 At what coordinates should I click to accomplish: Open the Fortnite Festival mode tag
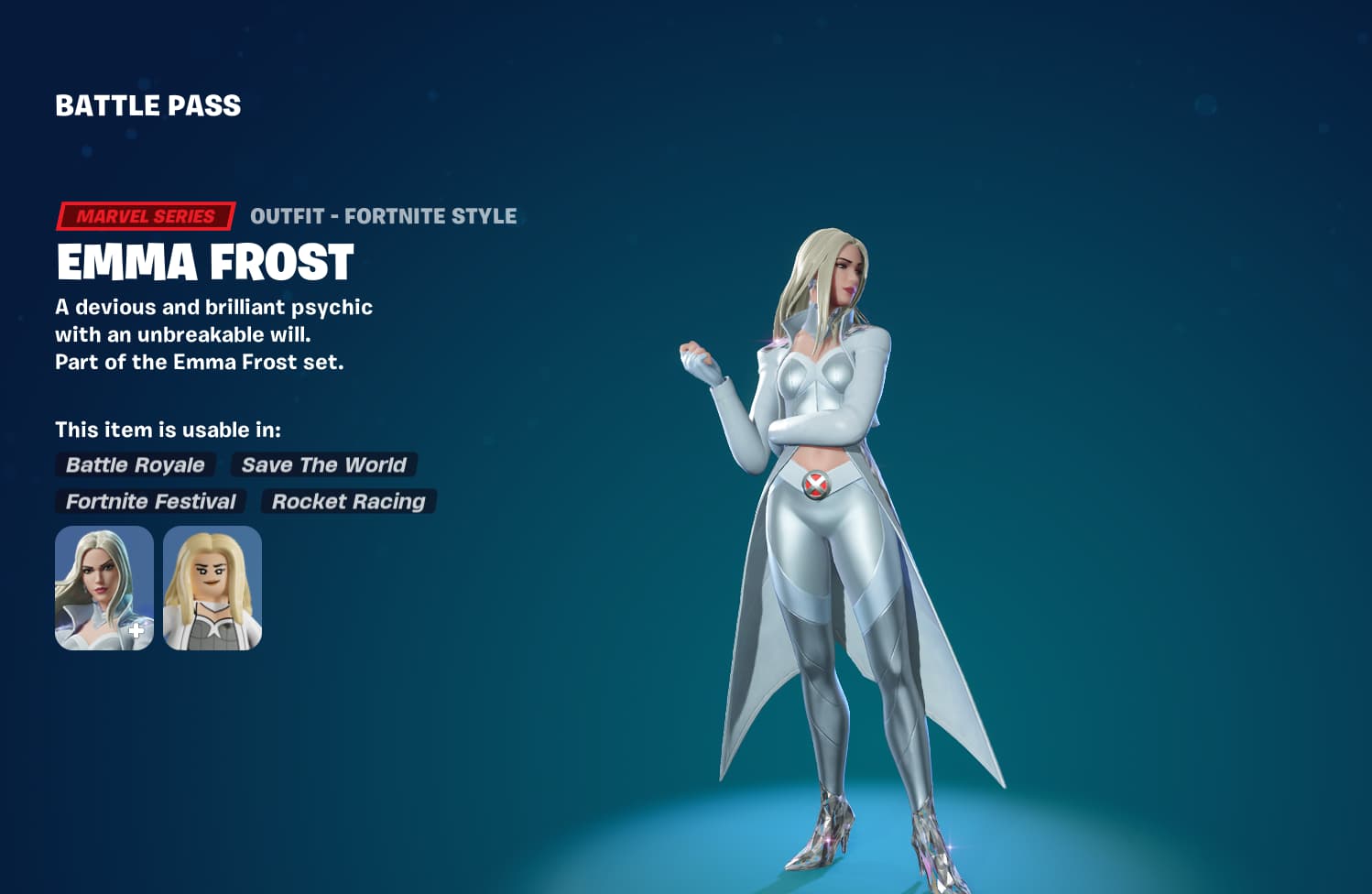(148, 502)
